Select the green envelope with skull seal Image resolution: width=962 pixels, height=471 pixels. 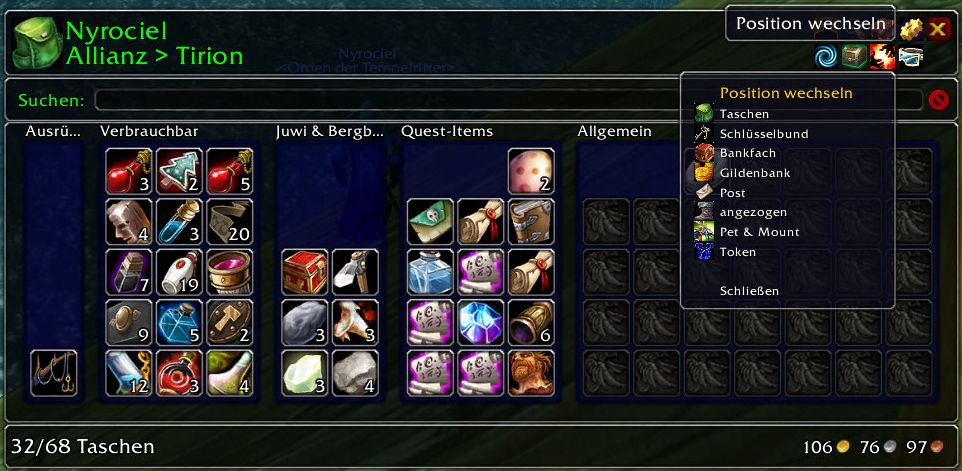431,222
